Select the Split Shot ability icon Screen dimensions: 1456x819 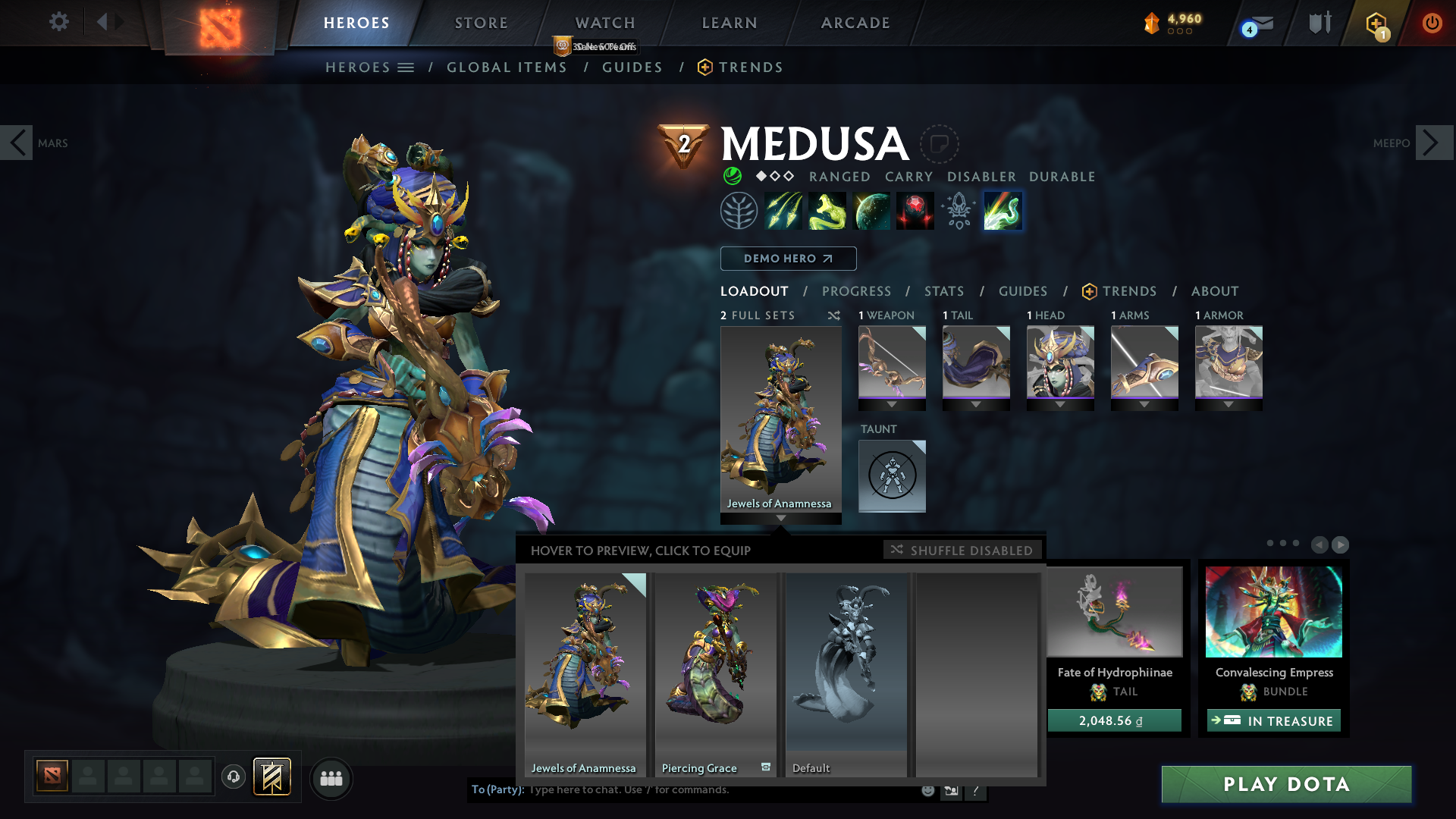pyautogui.click(x=784, y=210)
